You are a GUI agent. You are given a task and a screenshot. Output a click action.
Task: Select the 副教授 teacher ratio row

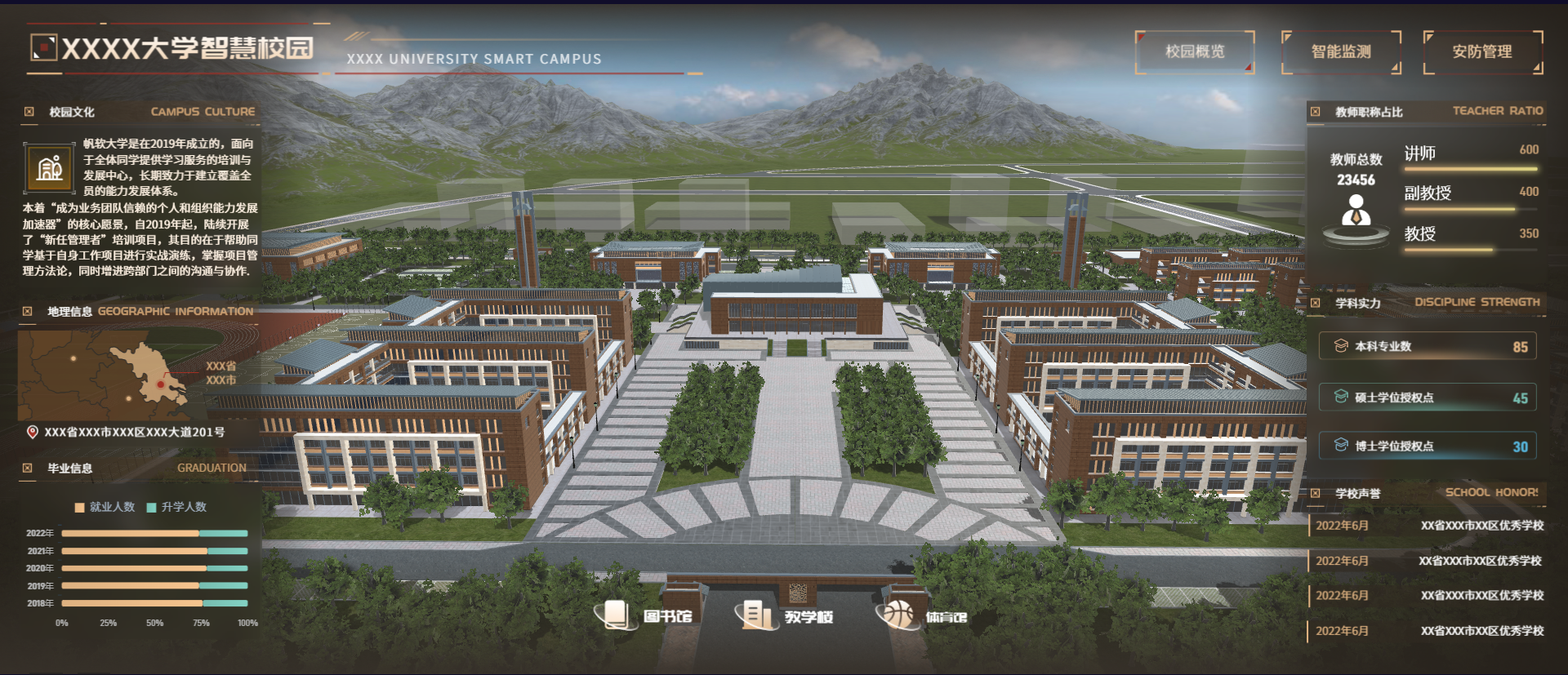pyautogui.click(x=1470, y=195)
